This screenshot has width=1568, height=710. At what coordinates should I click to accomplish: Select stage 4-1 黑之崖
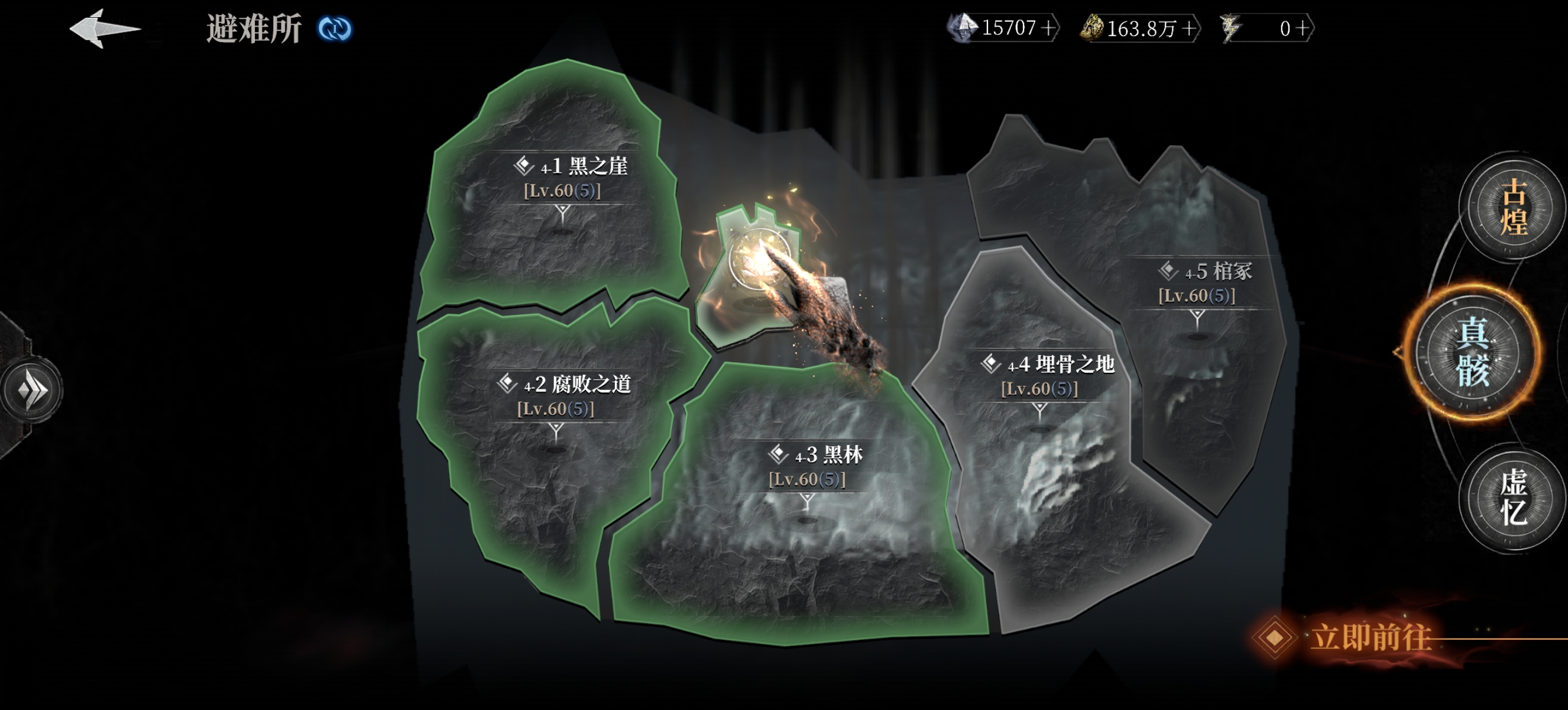coord(569,176)
